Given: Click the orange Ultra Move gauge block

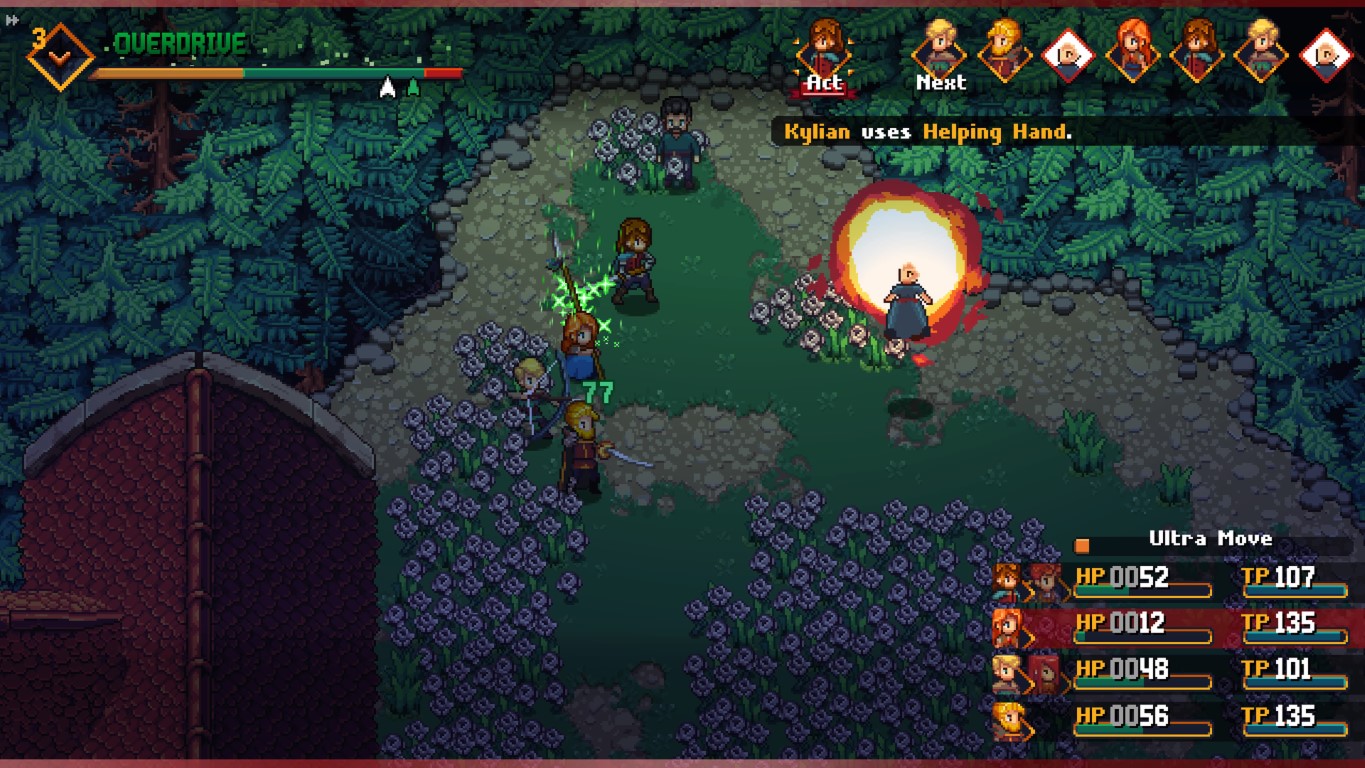Looking at the screenshot, I should [x=1081, y=544].
